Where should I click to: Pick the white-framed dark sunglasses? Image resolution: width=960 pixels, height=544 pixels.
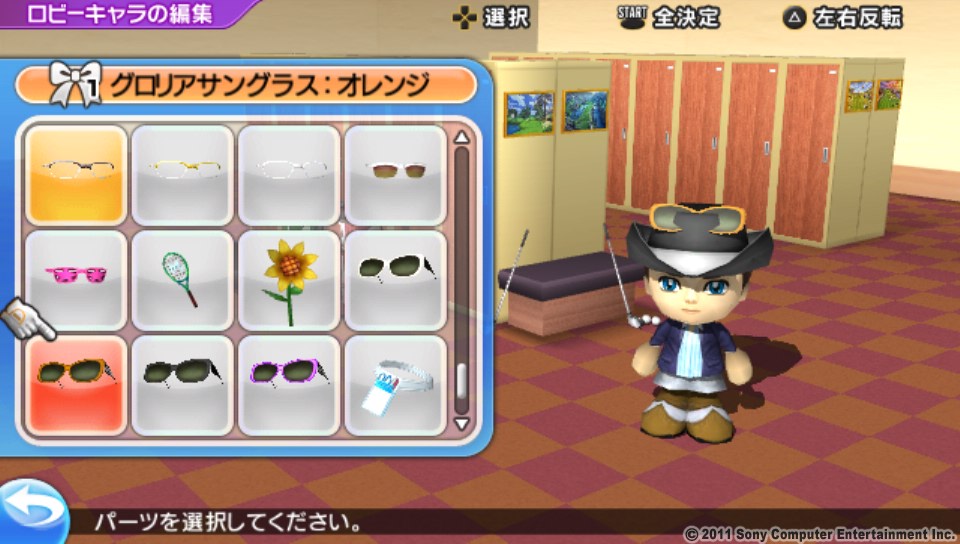pyautogui.click(x=395, y=279)
